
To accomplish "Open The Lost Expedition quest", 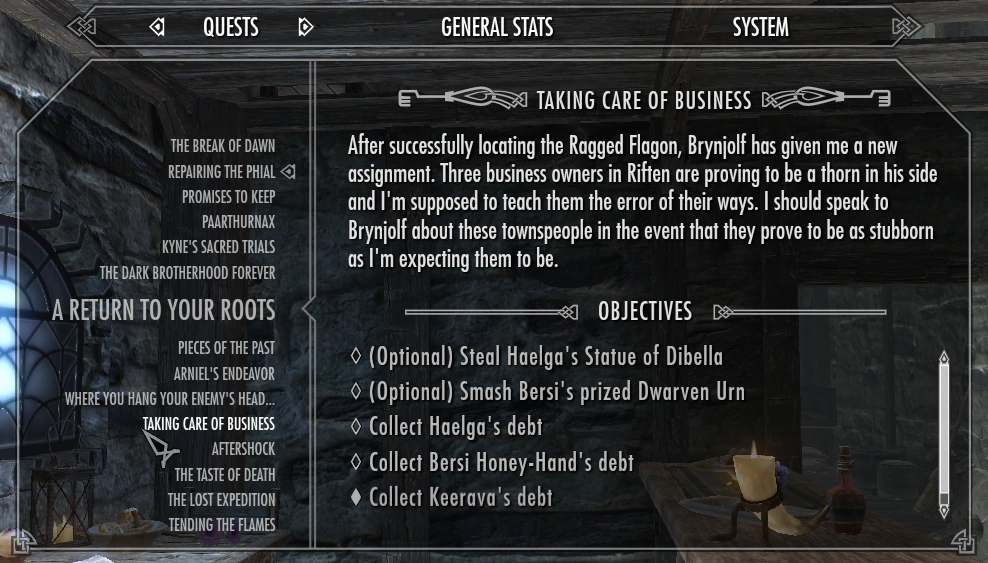I will [221, 500].
